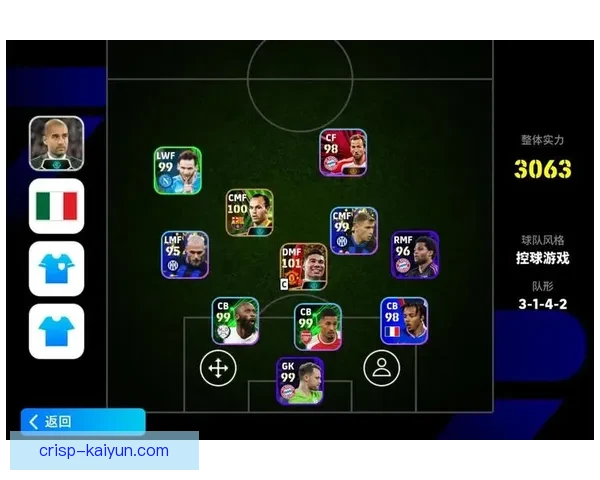This screenshot has width=600, height=480.
Task: Go back with the 返回 button
Action: pyautogui.click(x=82, y=422)
